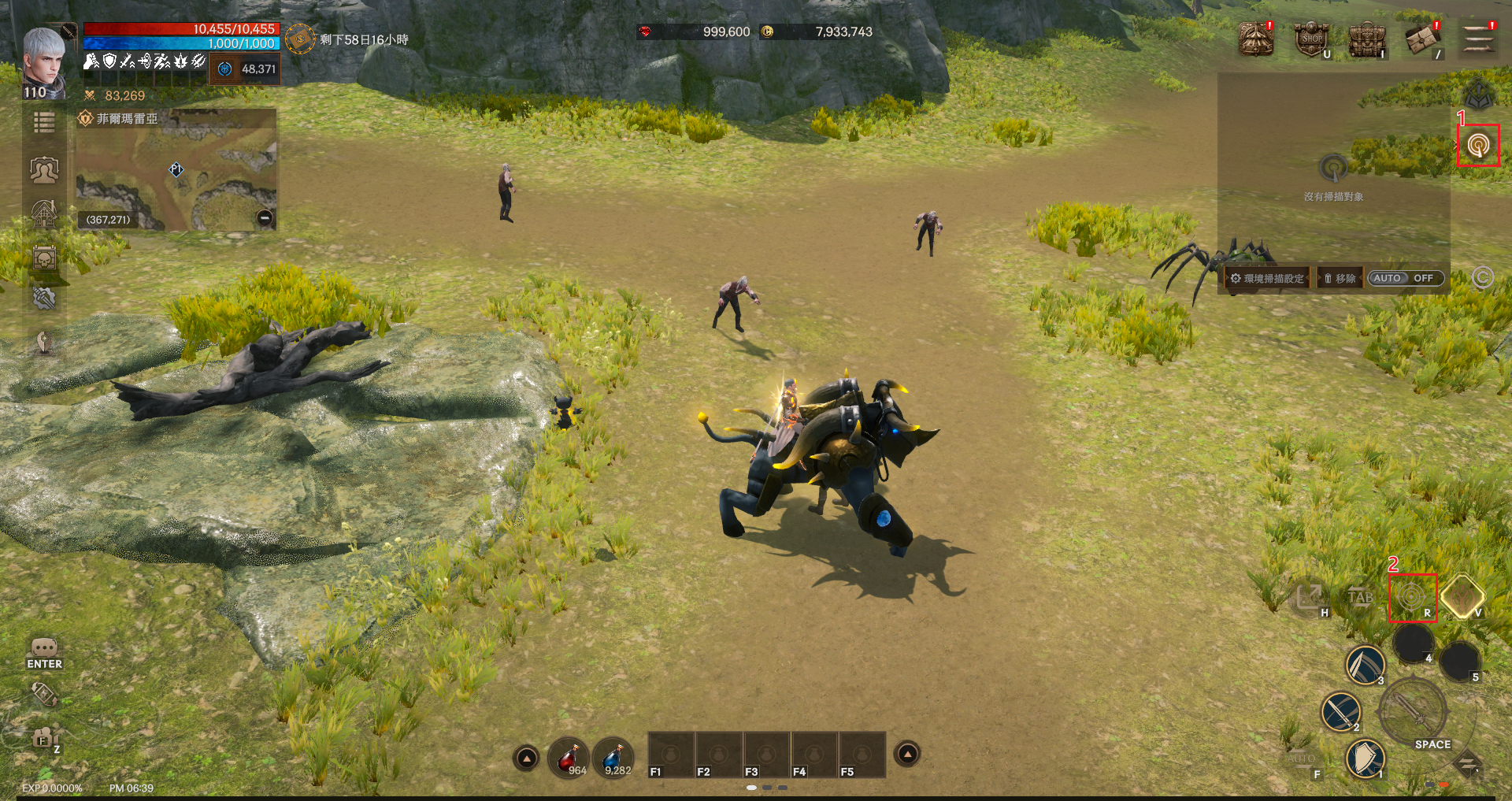The image size is (1512, 801).
Task: Use the shield skill in slot 1
Action: pyautogui.click(x=1365, y=758)
